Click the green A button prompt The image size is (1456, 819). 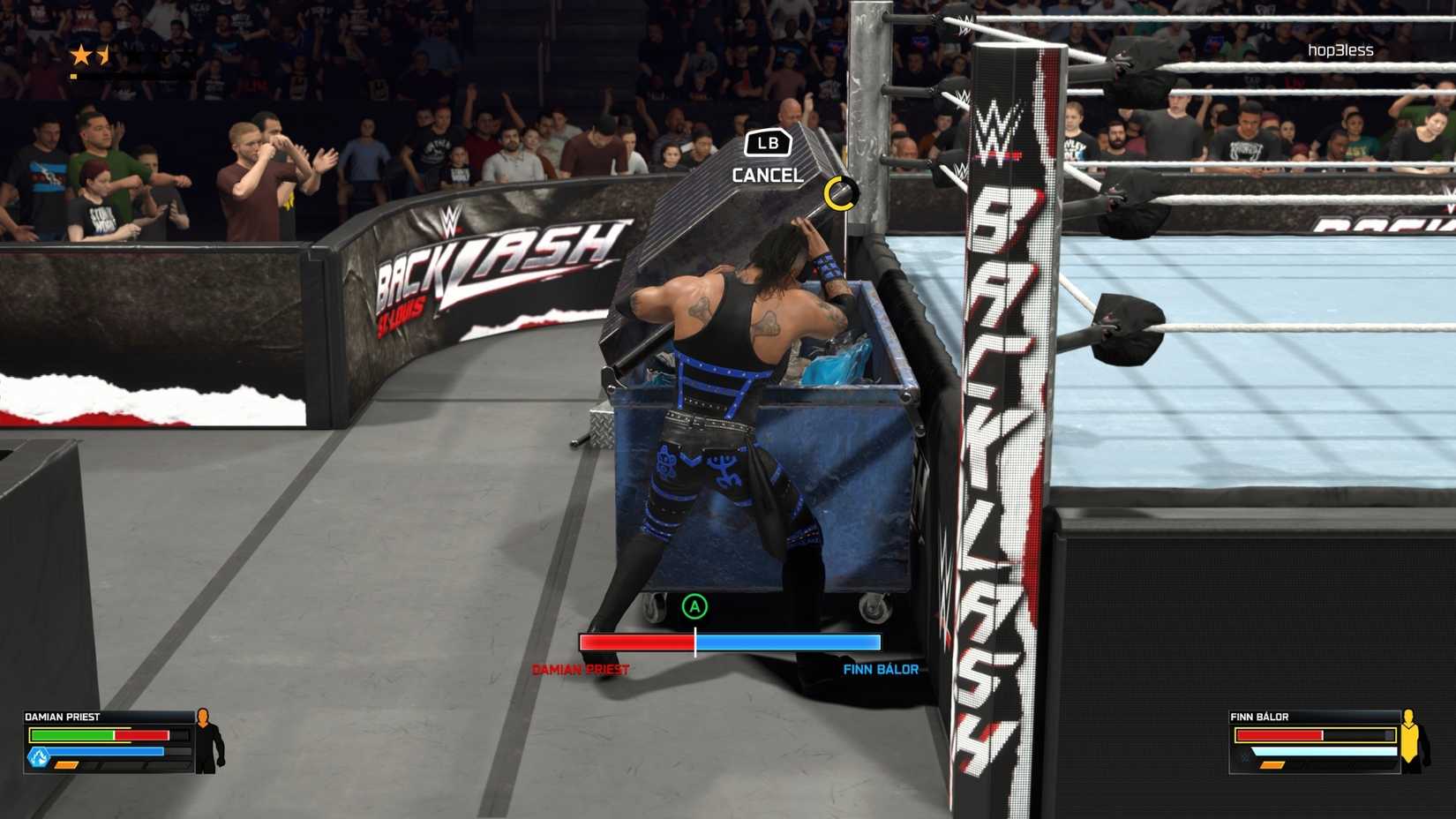pyautogui.click(x=696, y=606)
